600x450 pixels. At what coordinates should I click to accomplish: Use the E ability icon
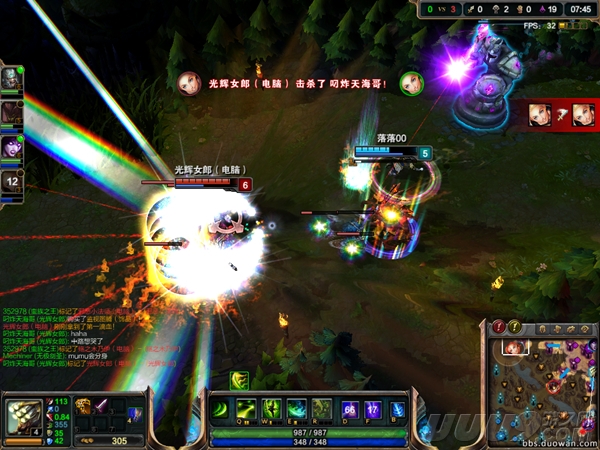[x=296, y=410]
